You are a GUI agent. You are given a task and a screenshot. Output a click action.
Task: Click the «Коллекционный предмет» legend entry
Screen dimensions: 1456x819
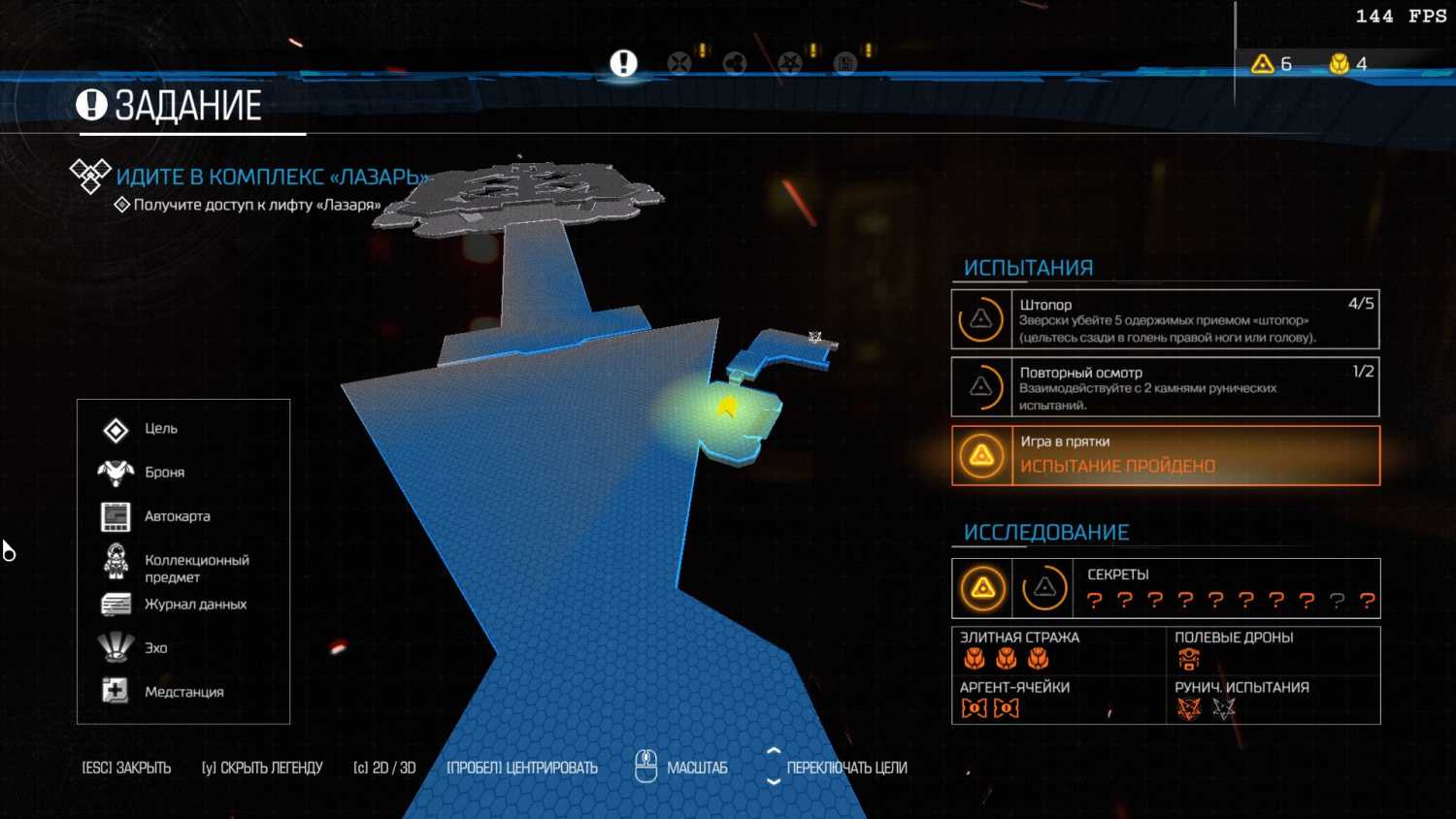tap(196, 568)
